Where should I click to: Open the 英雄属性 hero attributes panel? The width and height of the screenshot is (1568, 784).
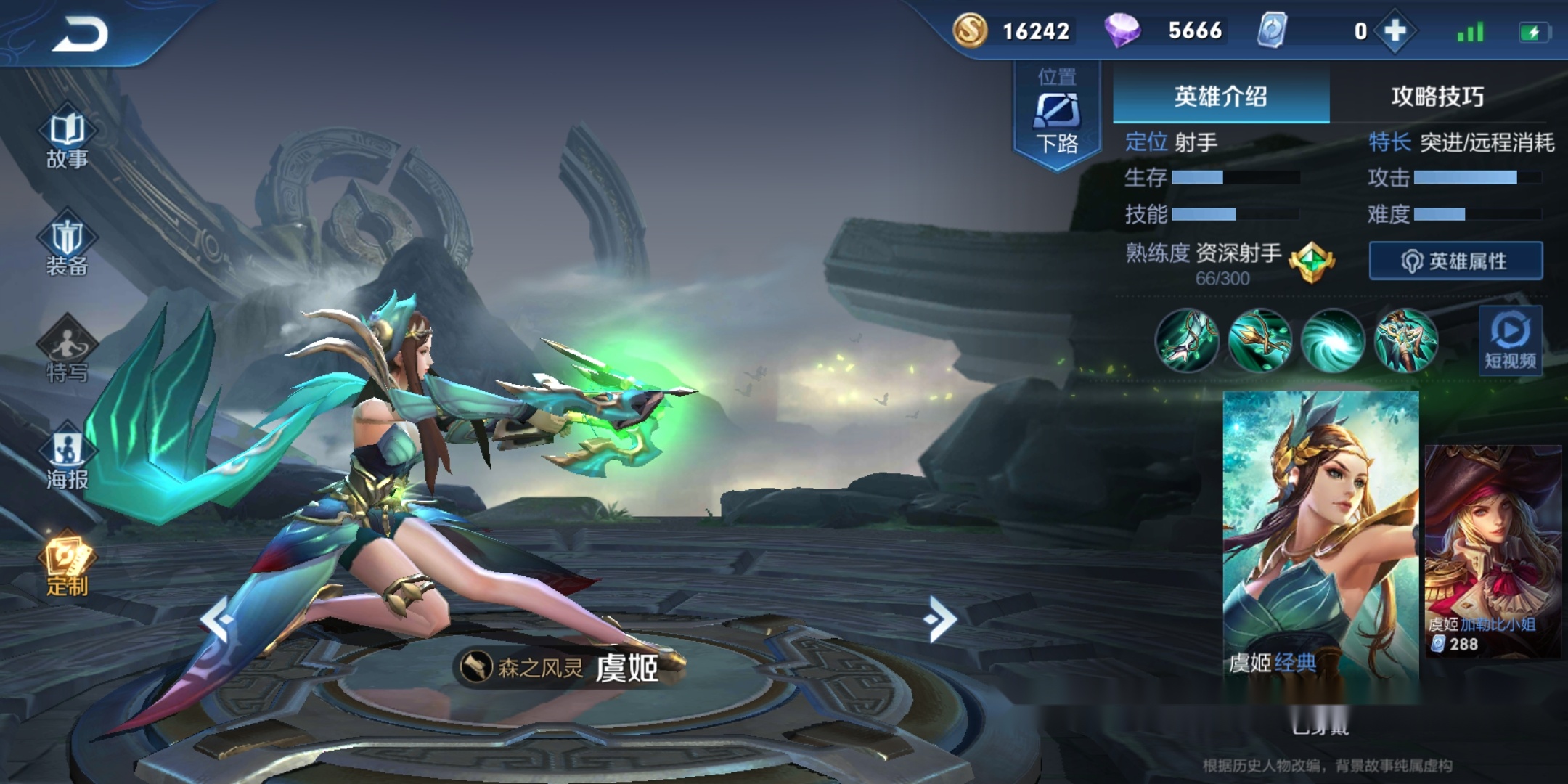[x=1455, y=261]
